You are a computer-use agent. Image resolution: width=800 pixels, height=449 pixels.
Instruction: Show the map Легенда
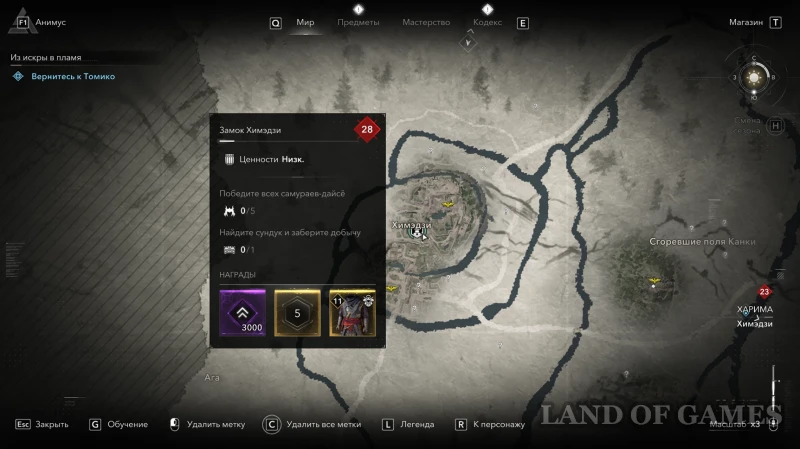[x=408, y=424]
